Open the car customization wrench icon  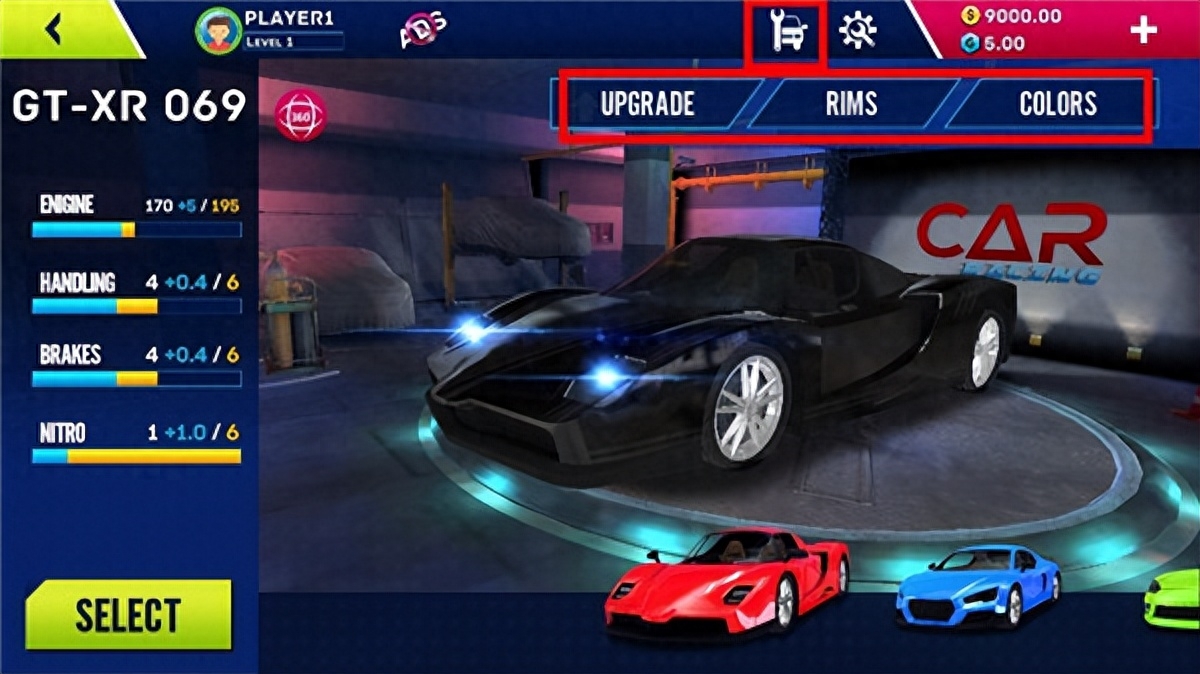788,33
